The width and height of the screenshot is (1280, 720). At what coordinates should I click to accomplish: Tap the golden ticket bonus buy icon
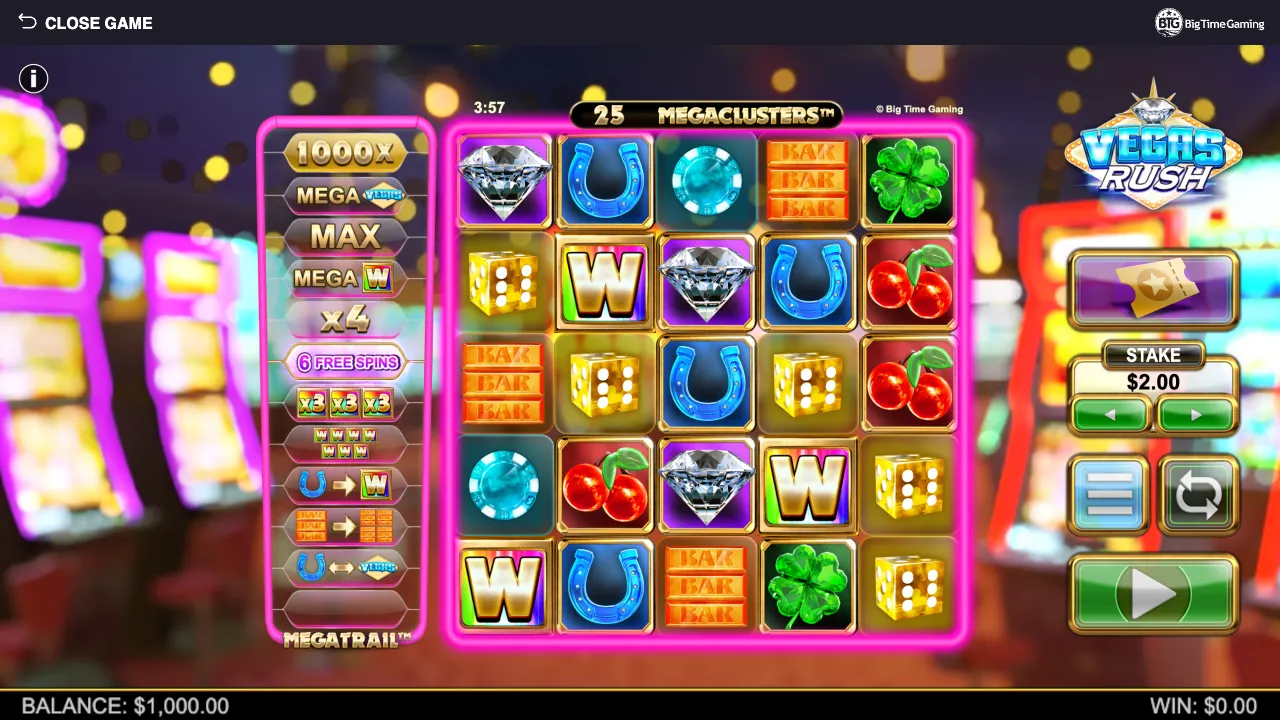pos(1153,289)
